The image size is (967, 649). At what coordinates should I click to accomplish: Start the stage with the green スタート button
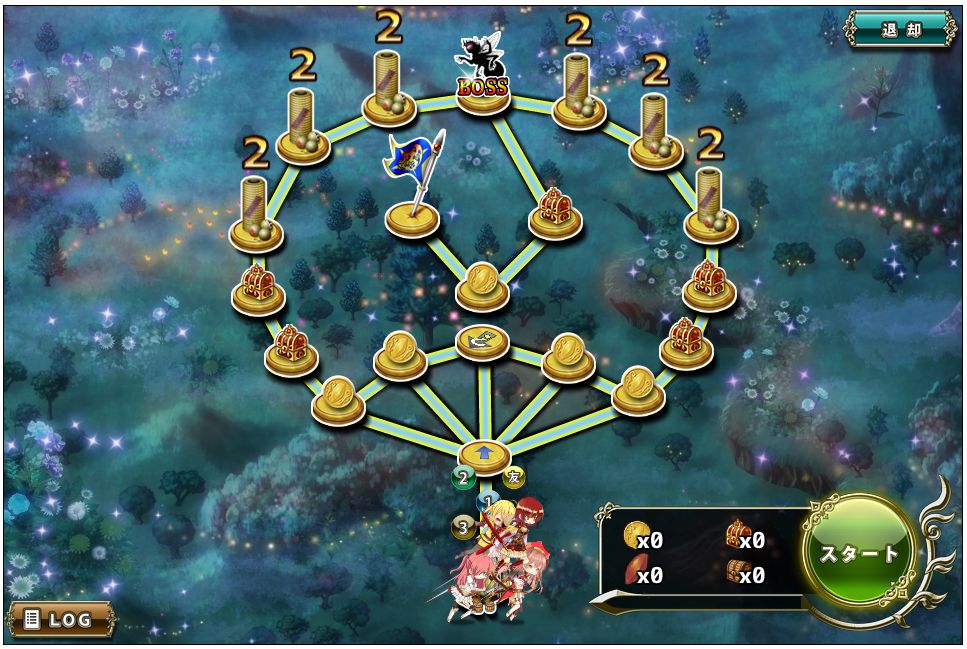[x=859, y=553]
